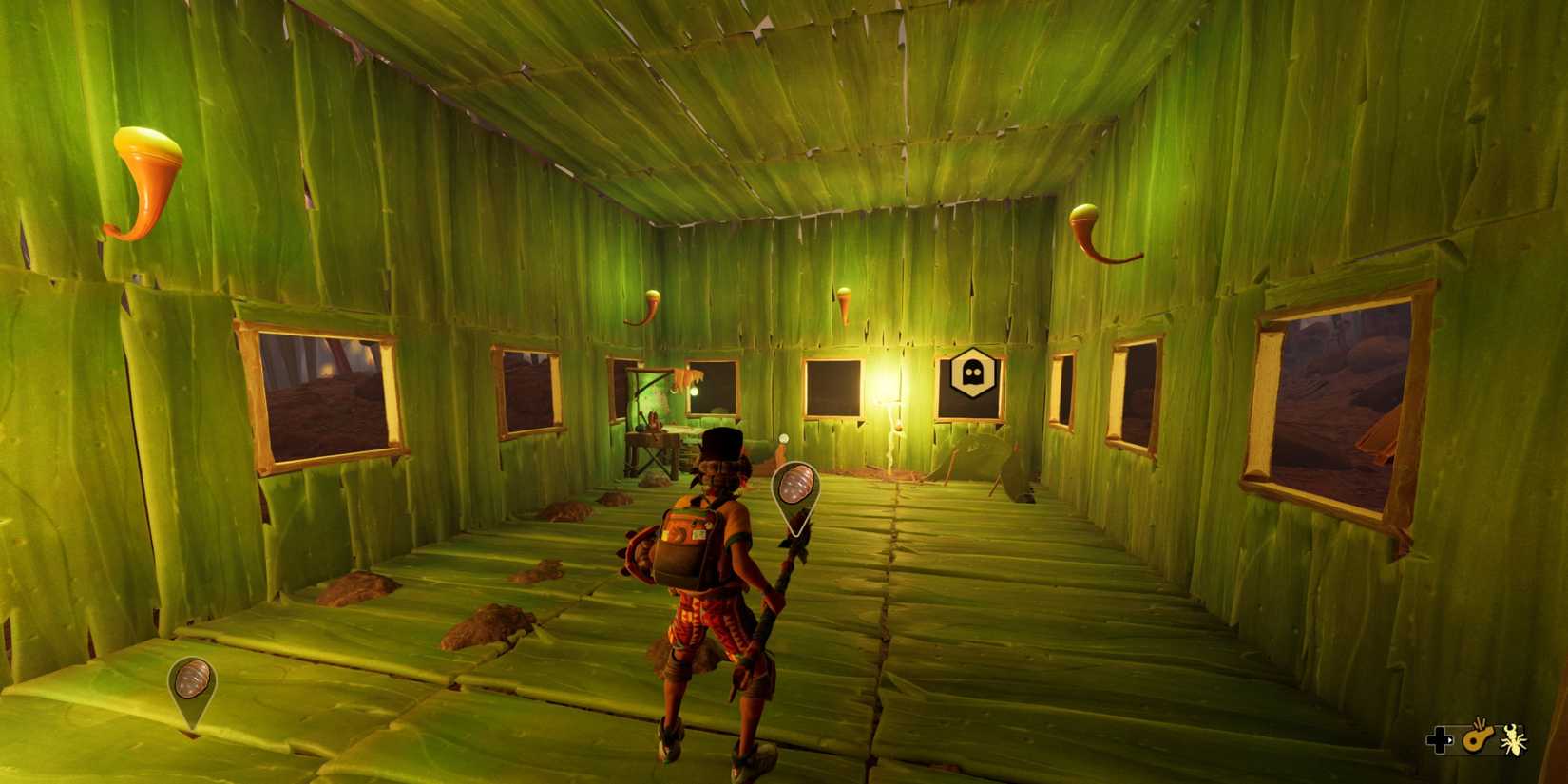Click the character's black hat
Screen dimensions: 1568x784
722,442
